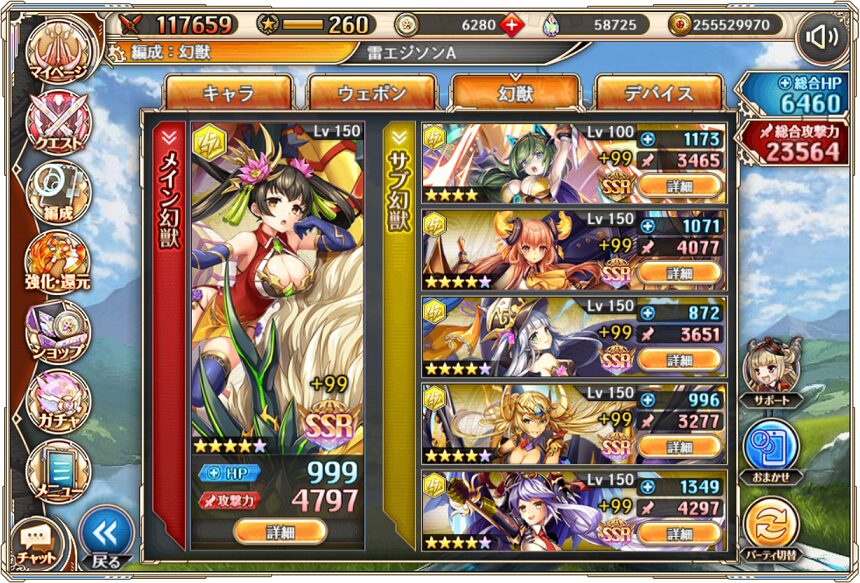Switch to the ウェポン tab
The width and height of the screenshot is (860, 583).
point(372,93)
